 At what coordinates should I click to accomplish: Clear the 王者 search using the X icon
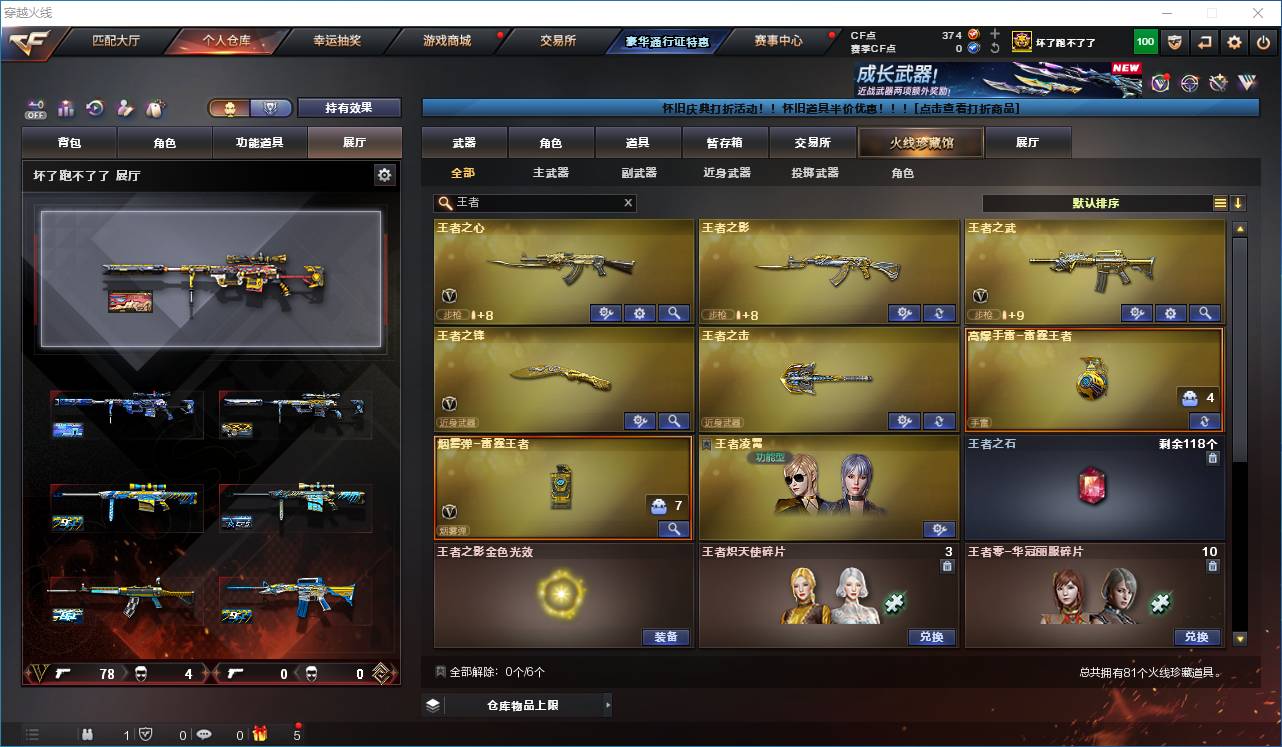(x=628, y=203)
